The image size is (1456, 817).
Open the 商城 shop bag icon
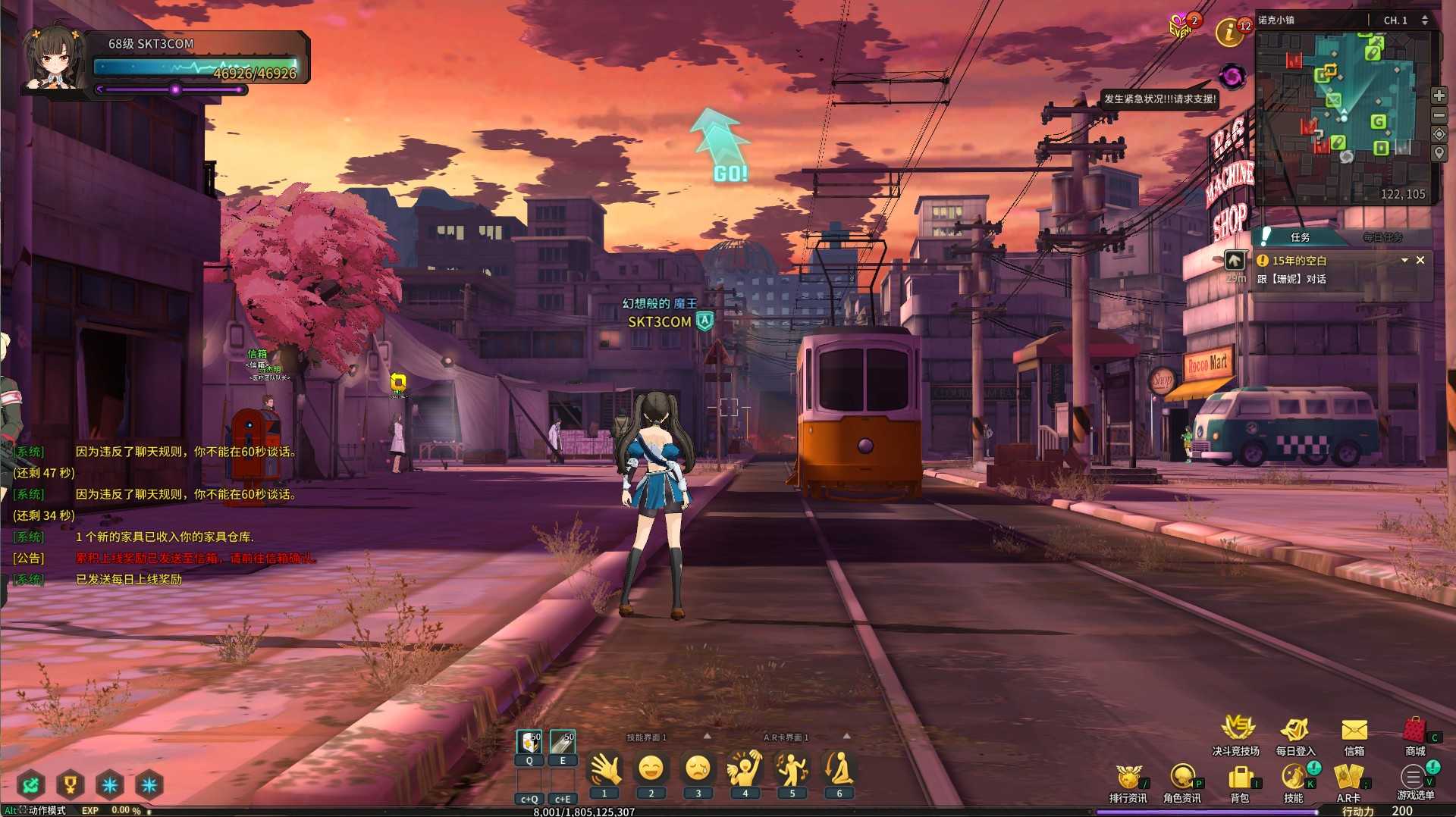click(x=1414, y=731)
